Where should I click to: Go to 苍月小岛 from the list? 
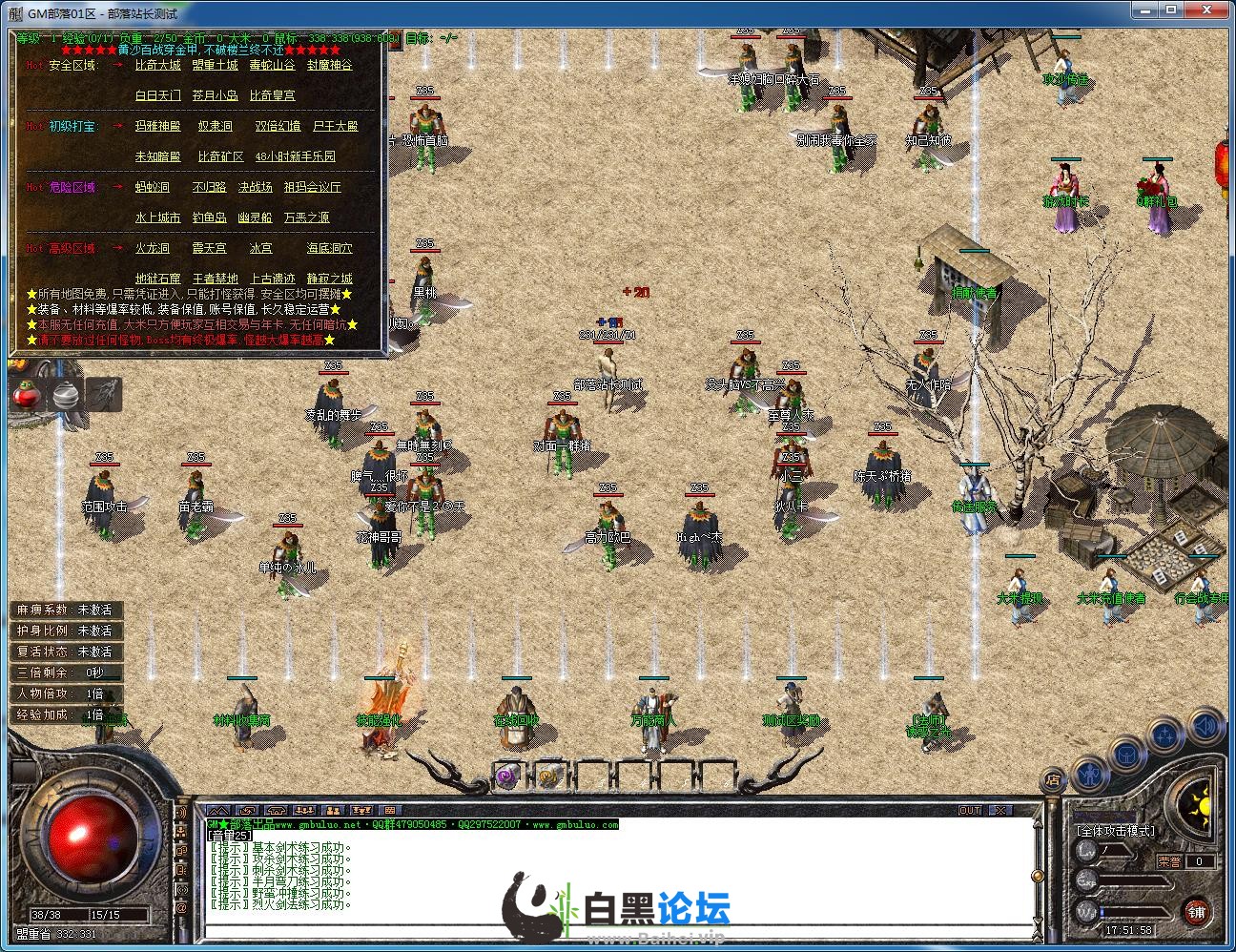point(215,96)
